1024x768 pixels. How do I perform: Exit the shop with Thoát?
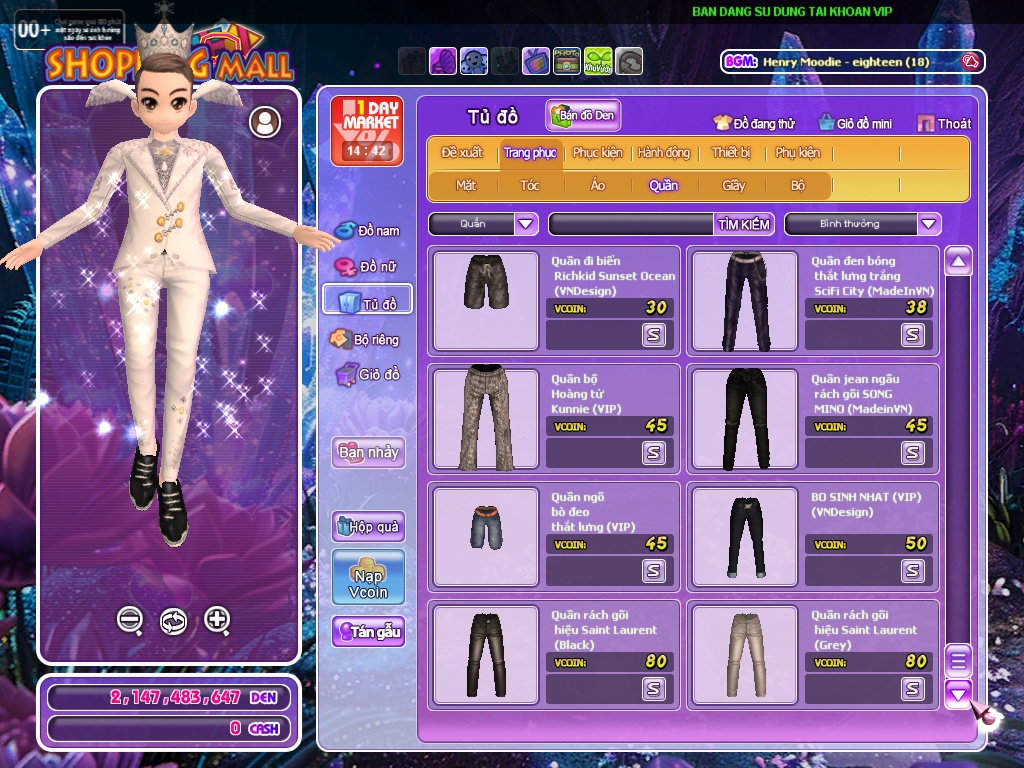(943, 123)
